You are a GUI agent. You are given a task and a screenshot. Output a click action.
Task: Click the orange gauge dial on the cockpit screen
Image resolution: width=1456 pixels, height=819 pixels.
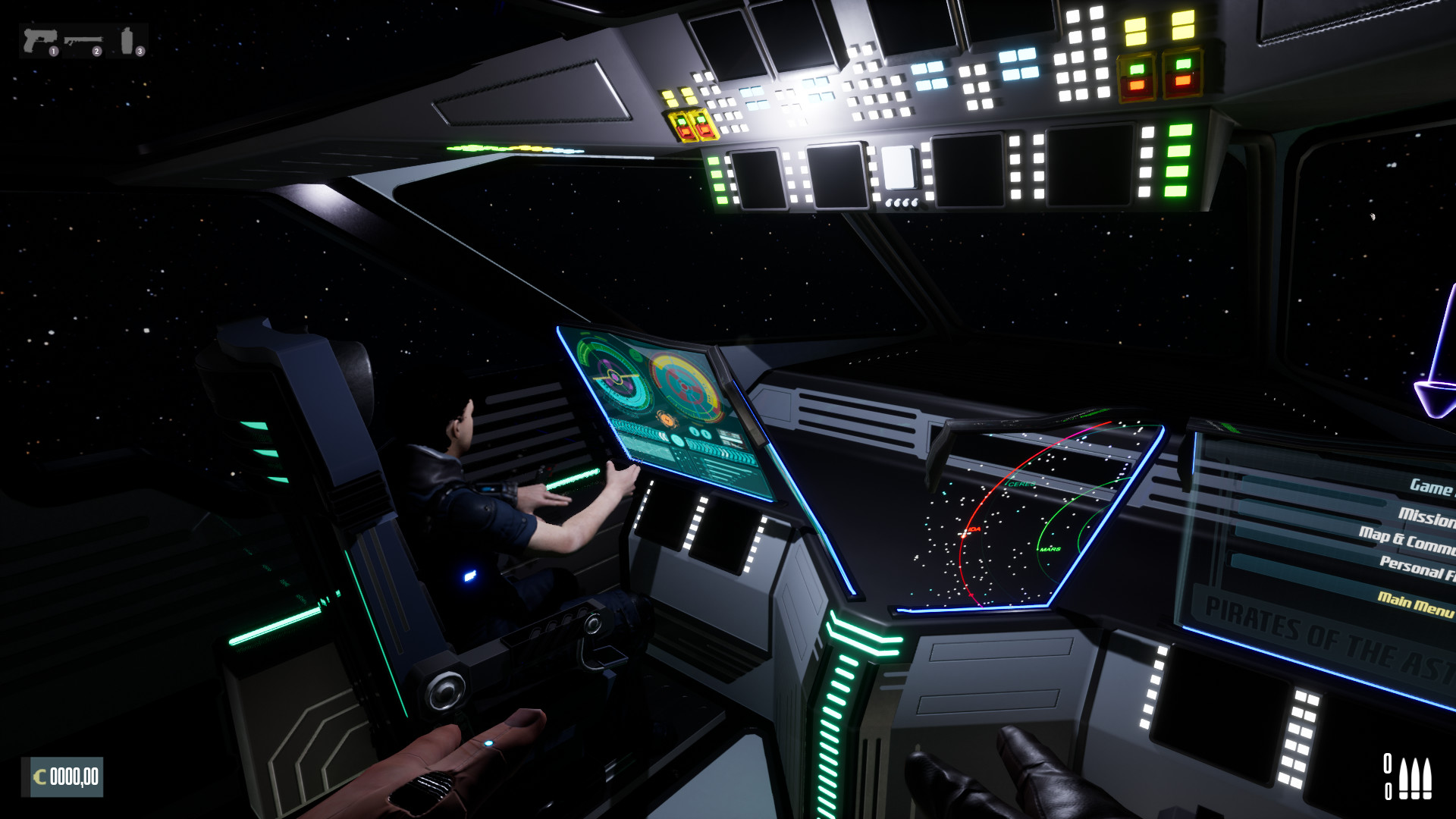(666, 419)
